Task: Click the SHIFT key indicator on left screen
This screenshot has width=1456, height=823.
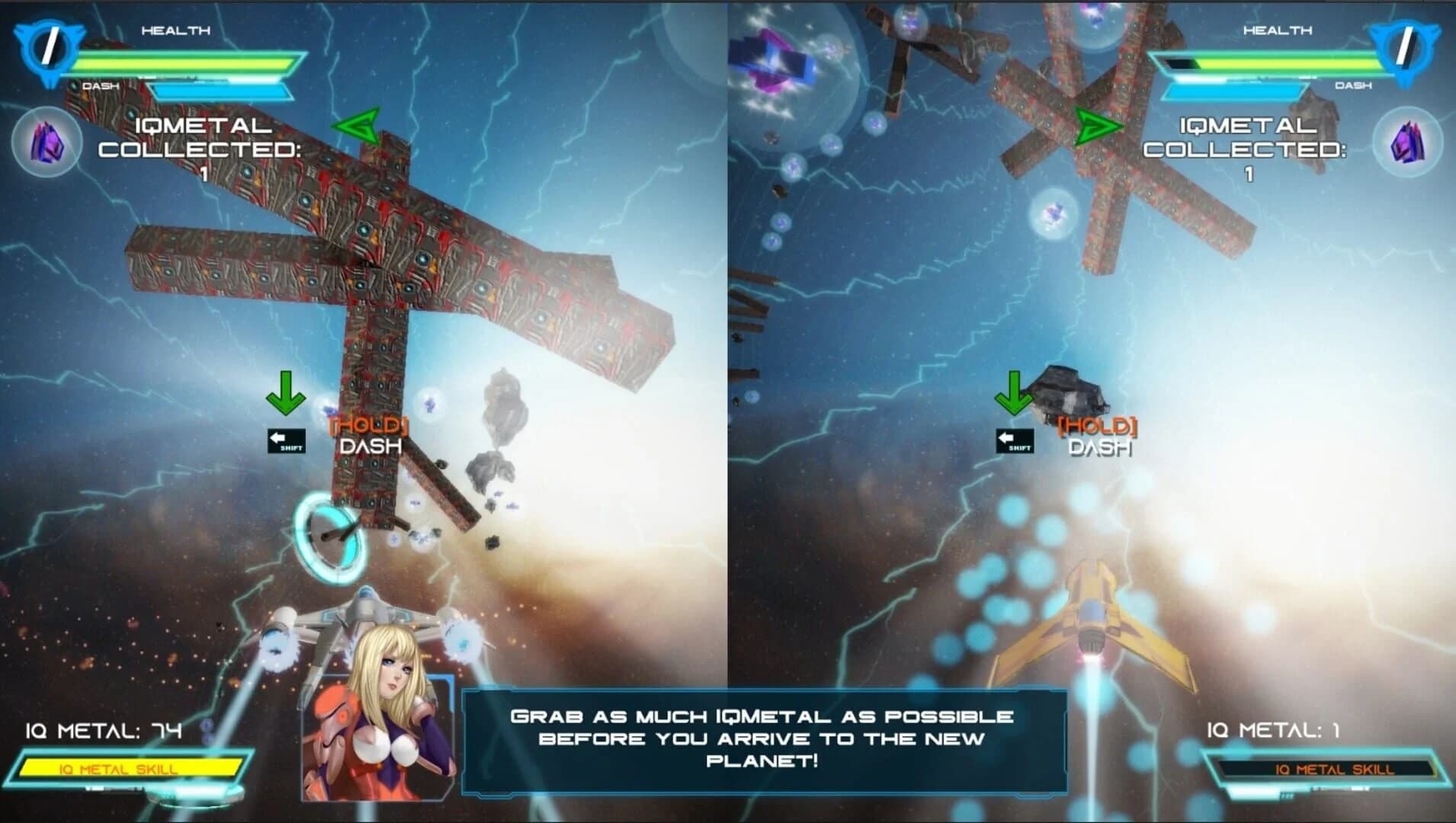Action: (286, 440)
